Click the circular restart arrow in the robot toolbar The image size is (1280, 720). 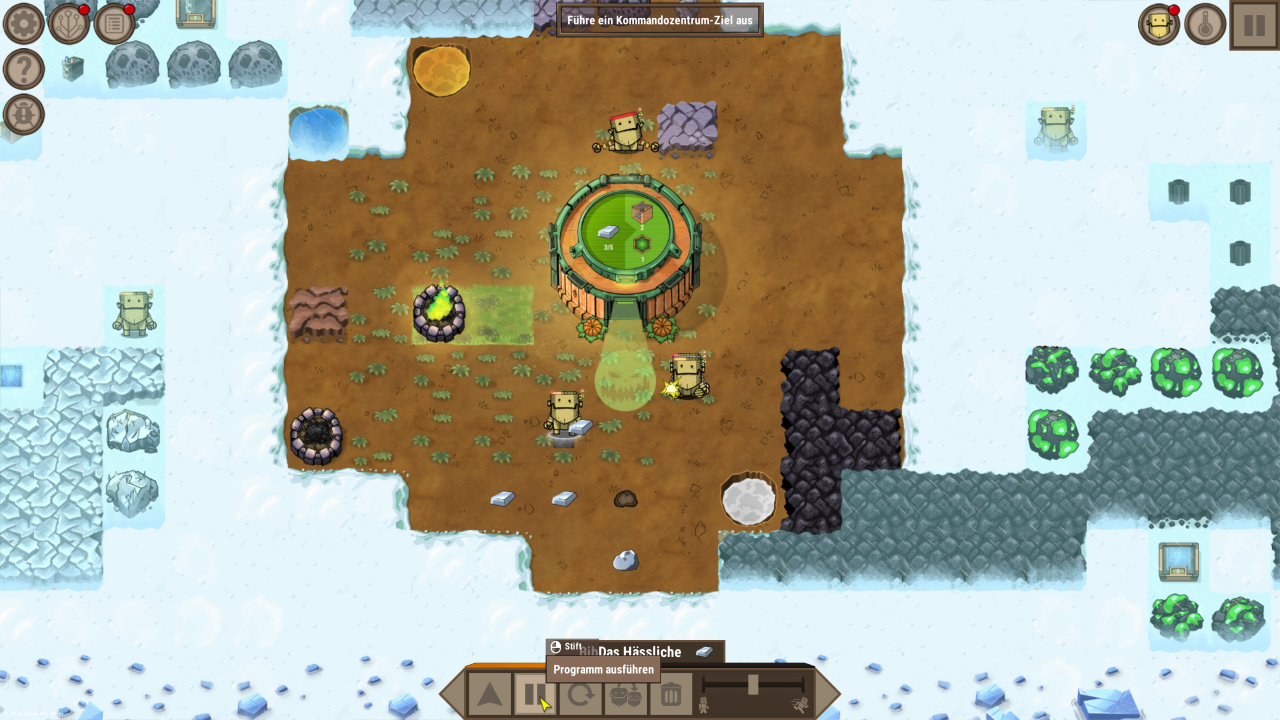581,694
